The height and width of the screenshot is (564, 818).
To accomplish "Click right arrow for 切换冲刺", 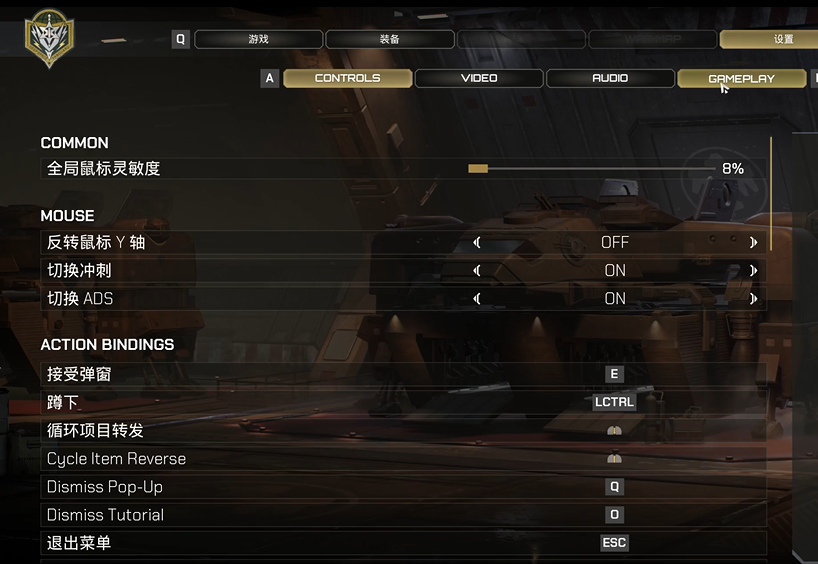I will click(753, 270).
